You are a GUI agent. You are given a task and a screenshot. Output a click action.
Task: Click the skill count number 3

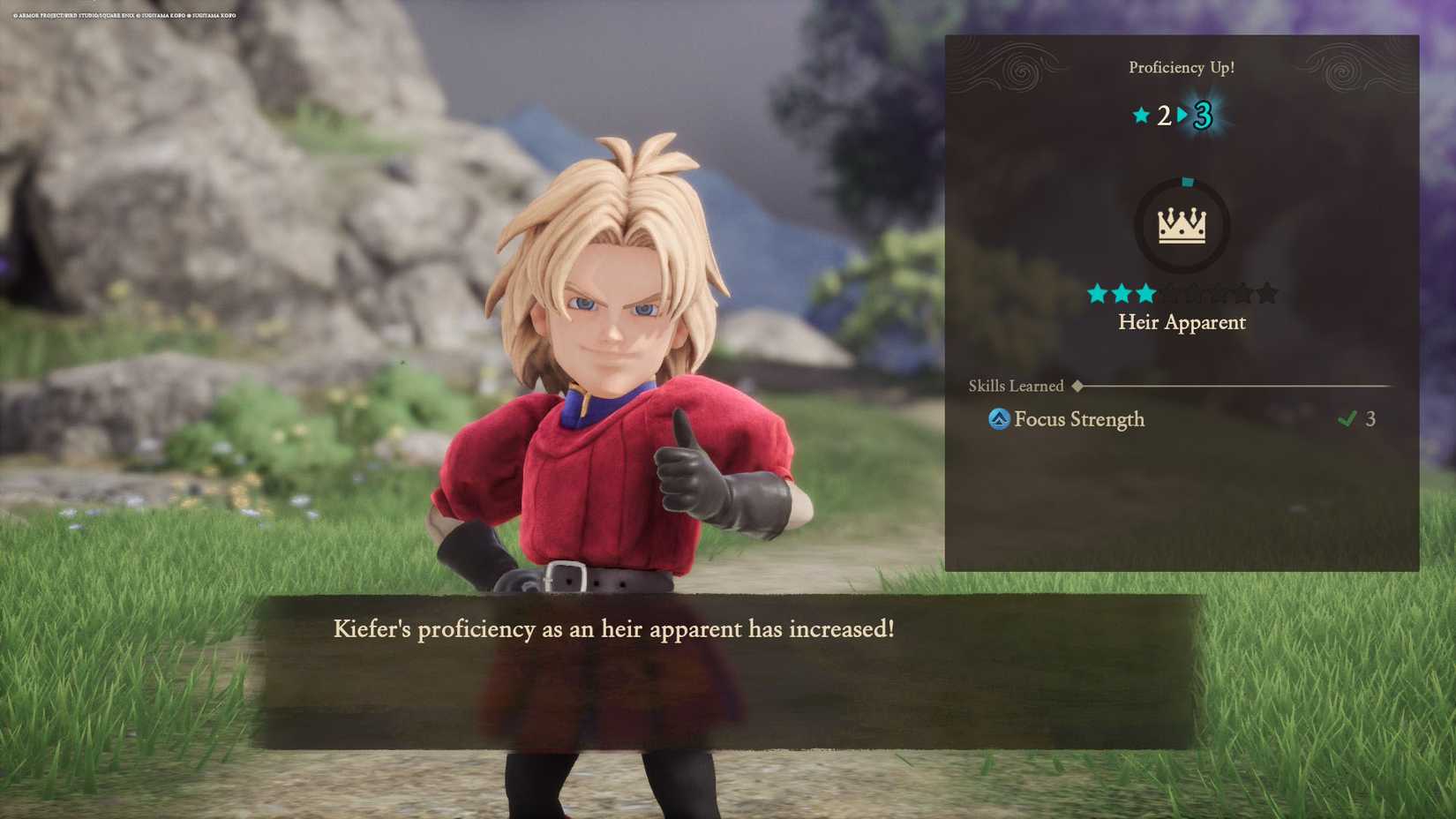click(1371, 418)
